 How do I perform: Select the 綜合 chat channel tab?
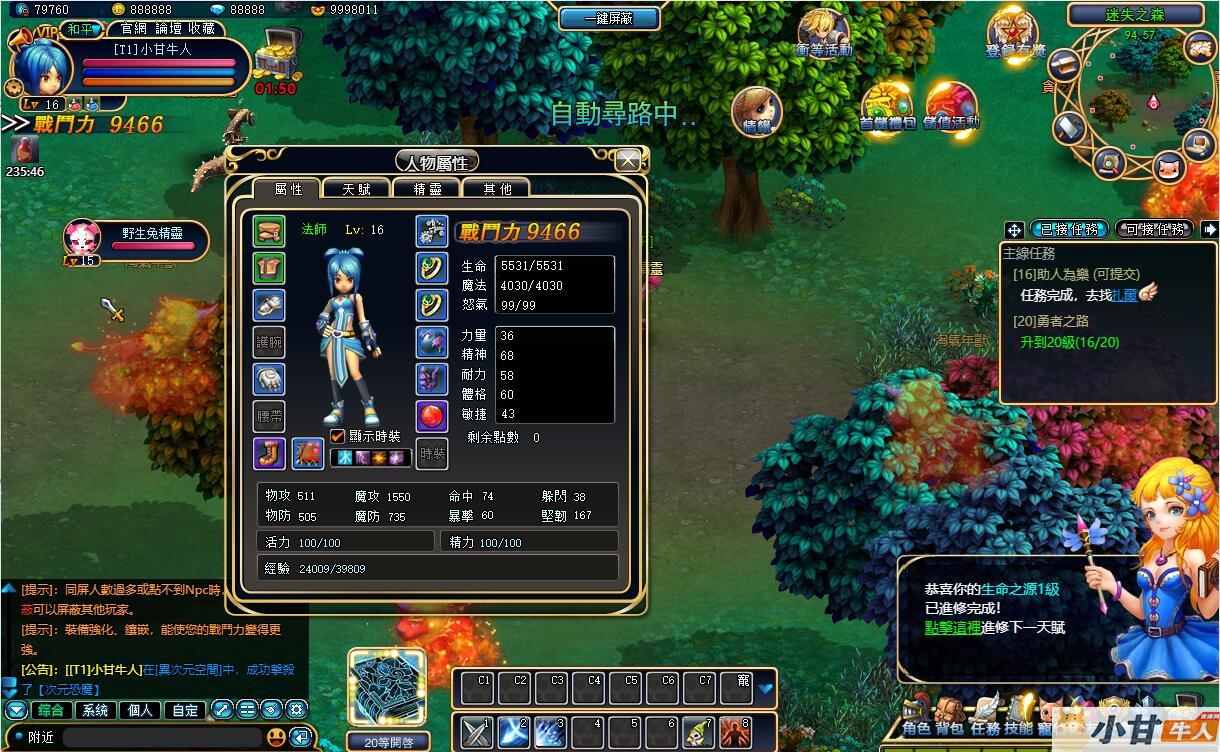coord(50,710)
